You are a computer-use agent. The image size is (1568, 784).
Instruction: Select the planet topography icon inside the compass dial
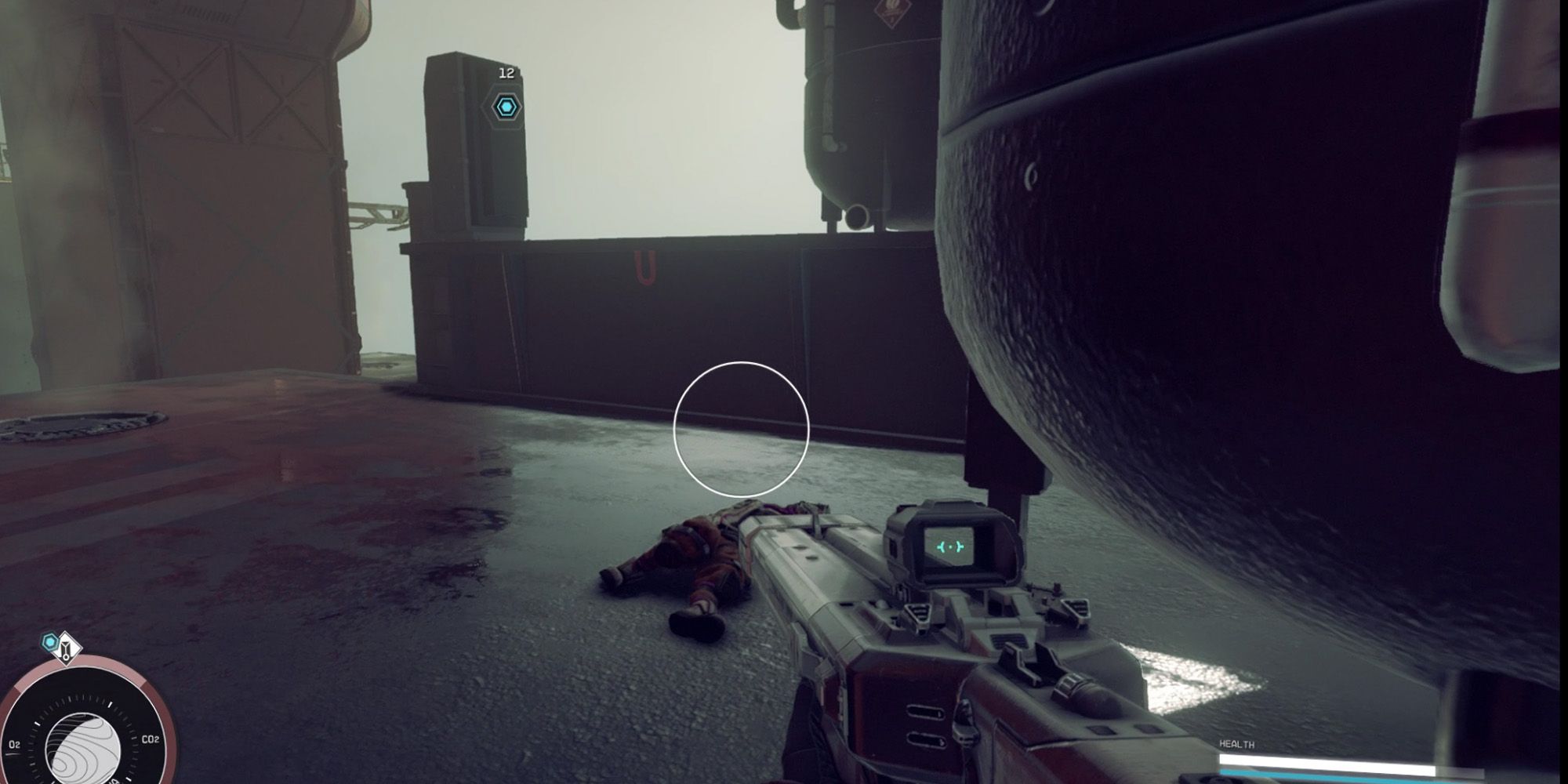pyautogui.click(x=84, y=749)
